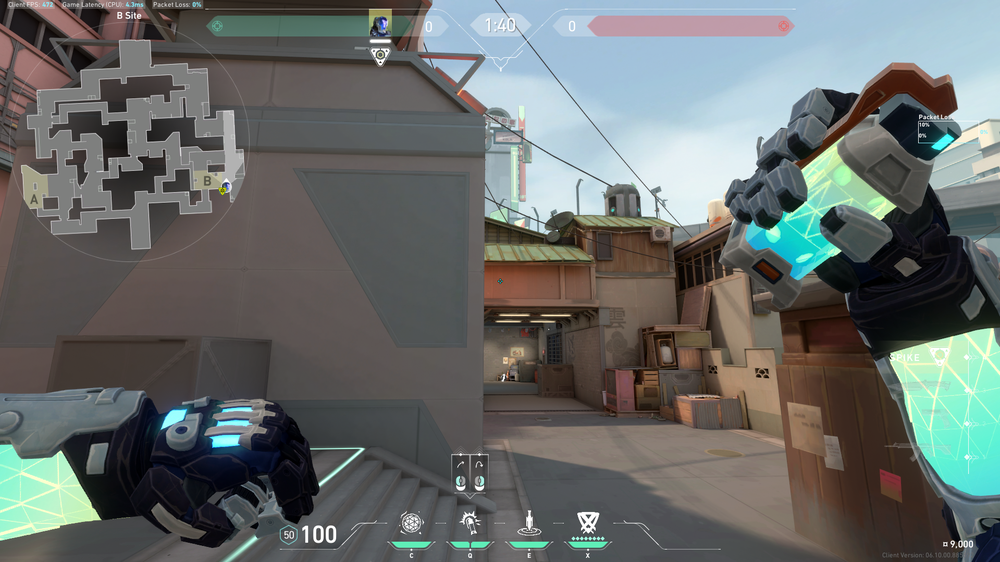Screen dimensions: 1000x562
Task: Activate the ultimate X ability icon
Action: coord(587,522)
